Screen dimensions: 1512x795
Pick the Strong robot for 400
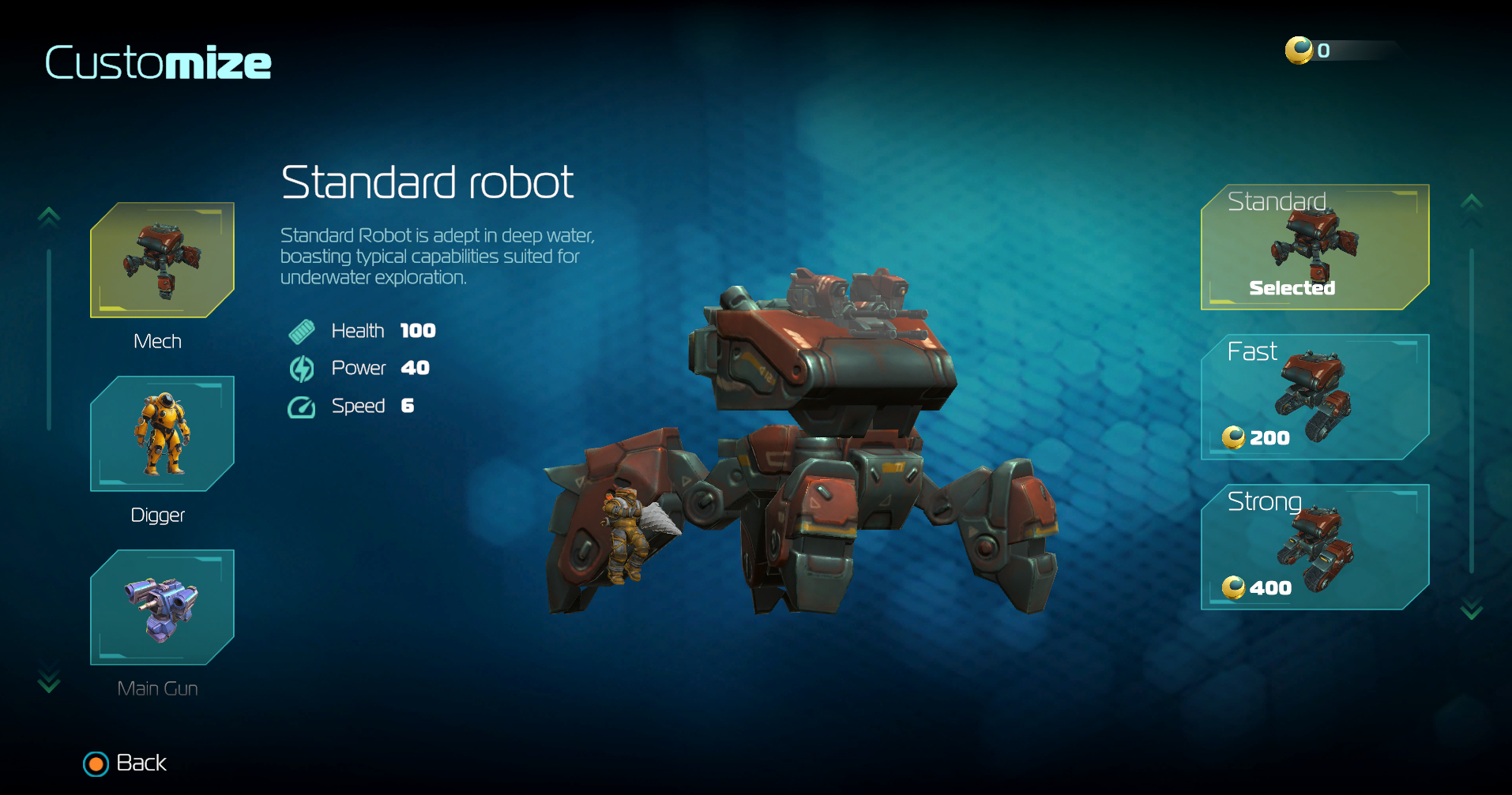click(1315, 547)
